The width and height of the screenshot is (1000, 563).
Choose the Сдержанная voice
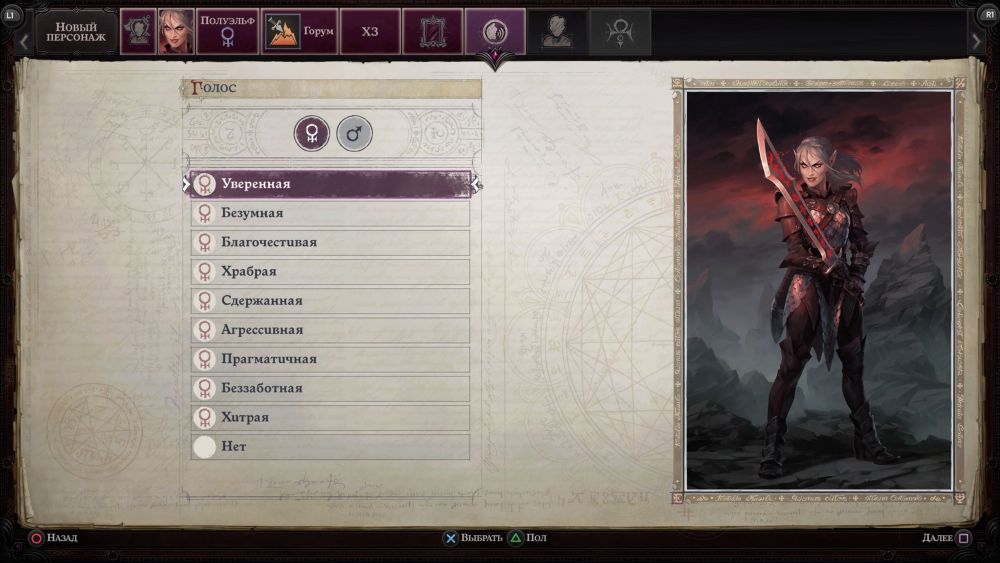click(x=330, y=300)
